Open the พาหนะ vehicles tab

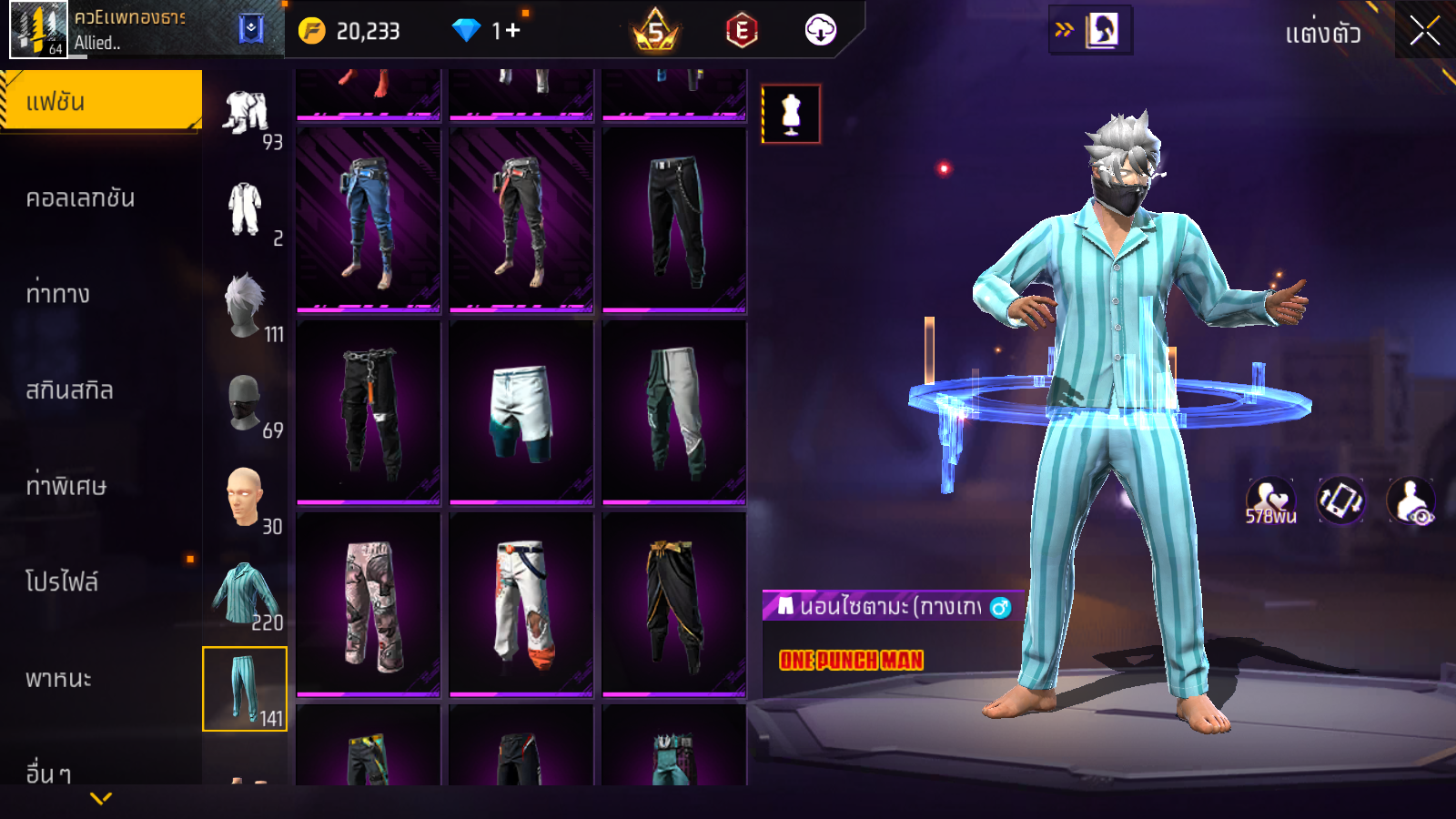point(59,679)
